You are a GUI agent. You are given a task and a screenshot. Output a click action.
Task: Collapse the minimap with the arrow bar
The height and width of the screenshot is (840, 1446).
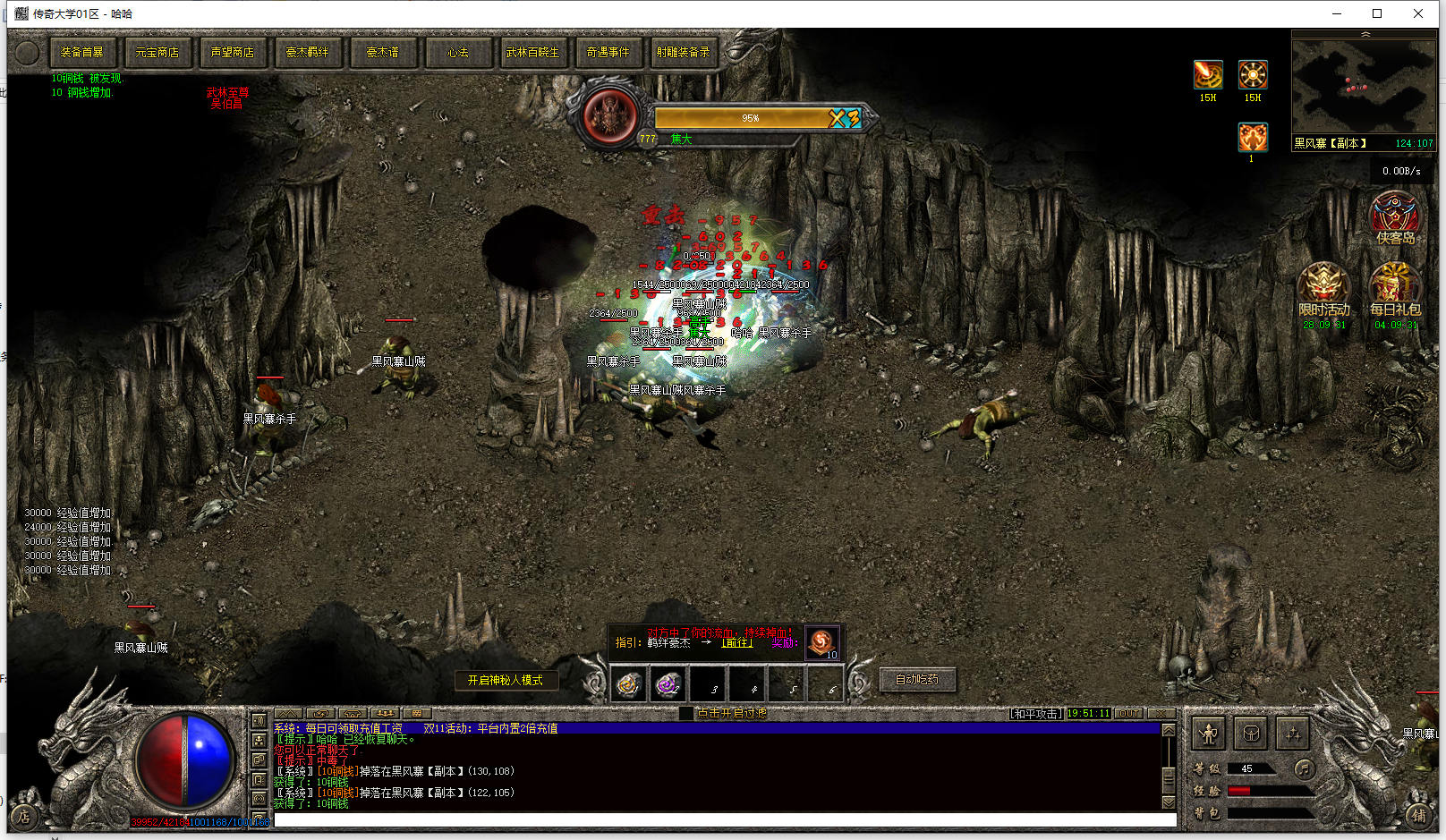tap(1365, 34)
